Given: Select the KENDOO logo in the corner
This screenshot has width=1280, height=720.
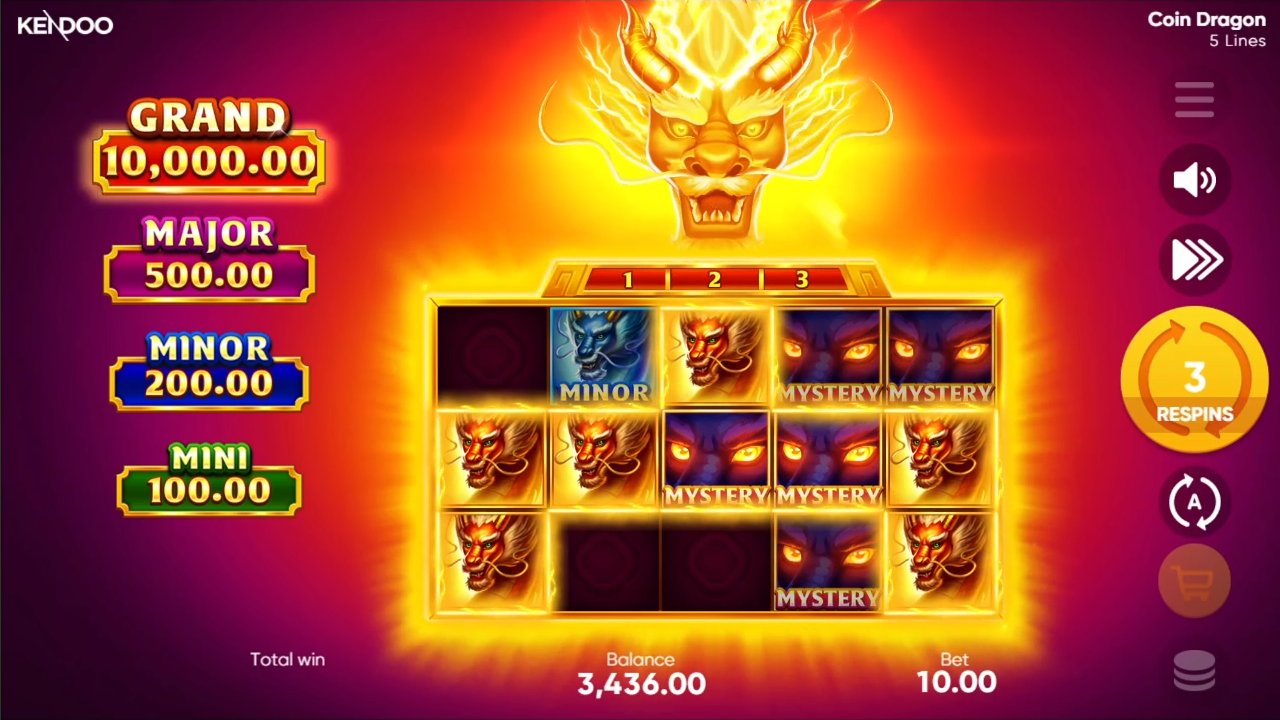Looking at the screenshot, I should [x=64, y=25].
